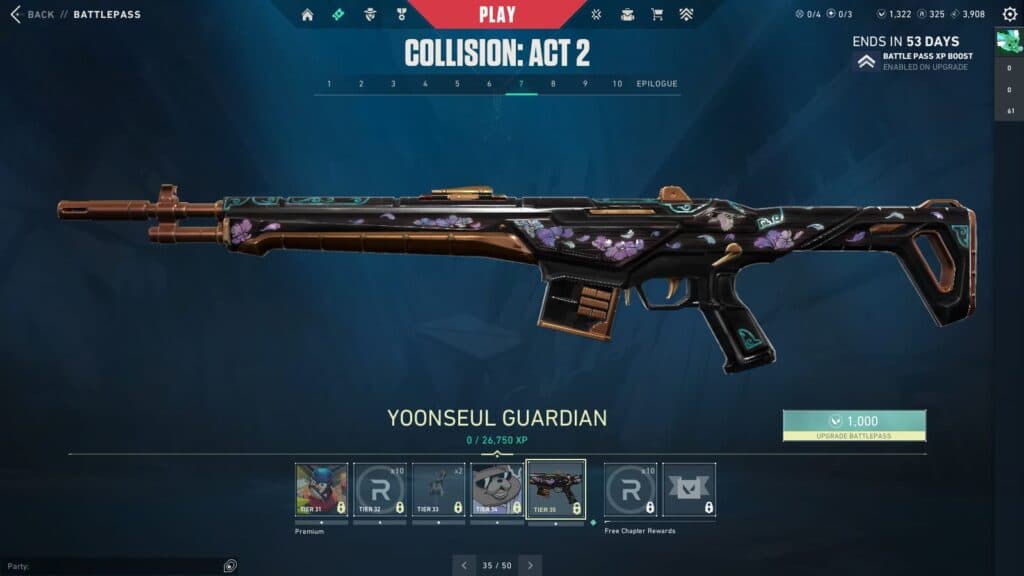
Task: Select the free chapter Radianite reward
Action: [x=630, y=489]
